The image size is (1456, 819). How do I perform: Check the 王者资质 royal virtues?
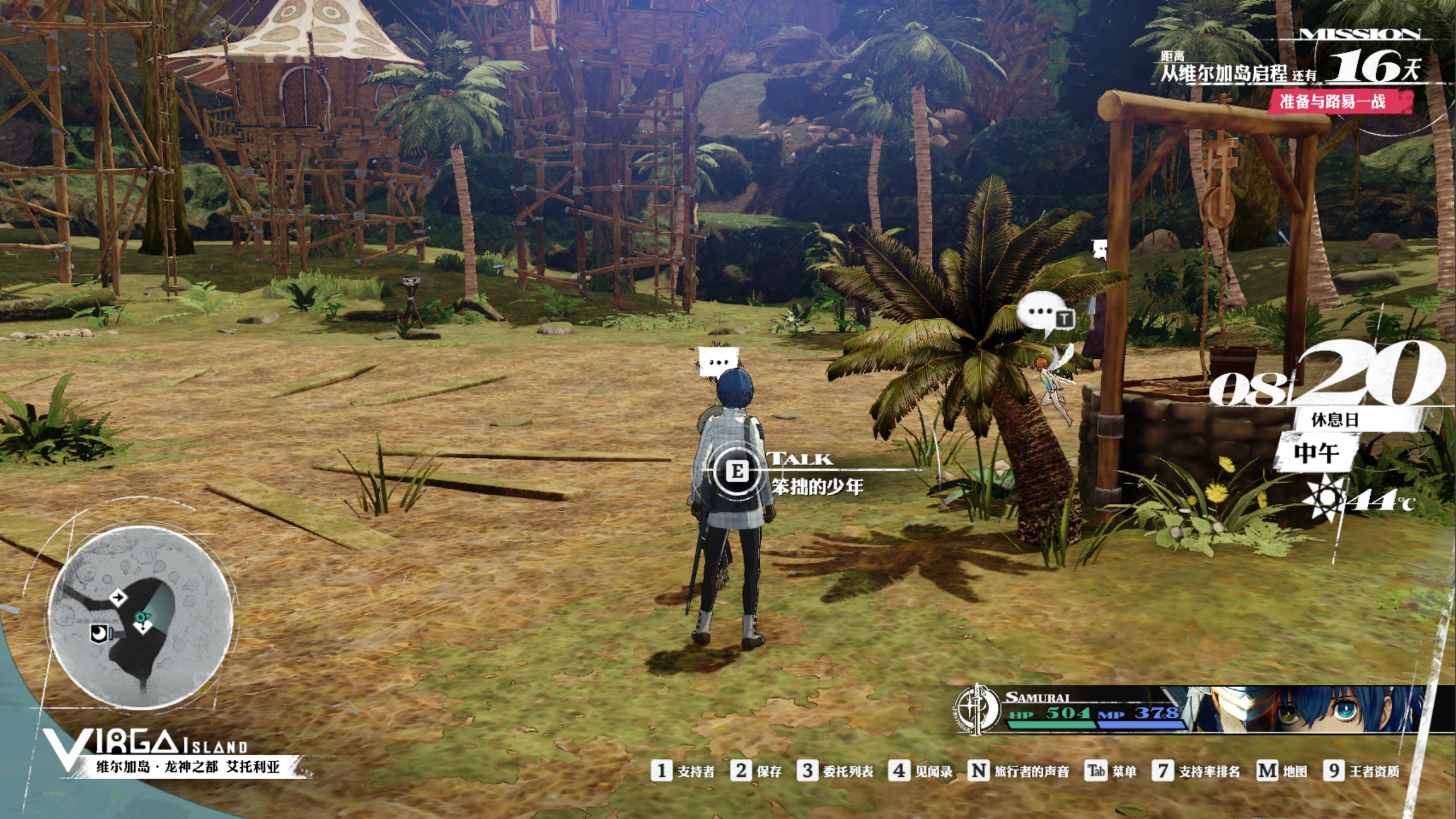pyautogui.click(x=1361, y=771)
